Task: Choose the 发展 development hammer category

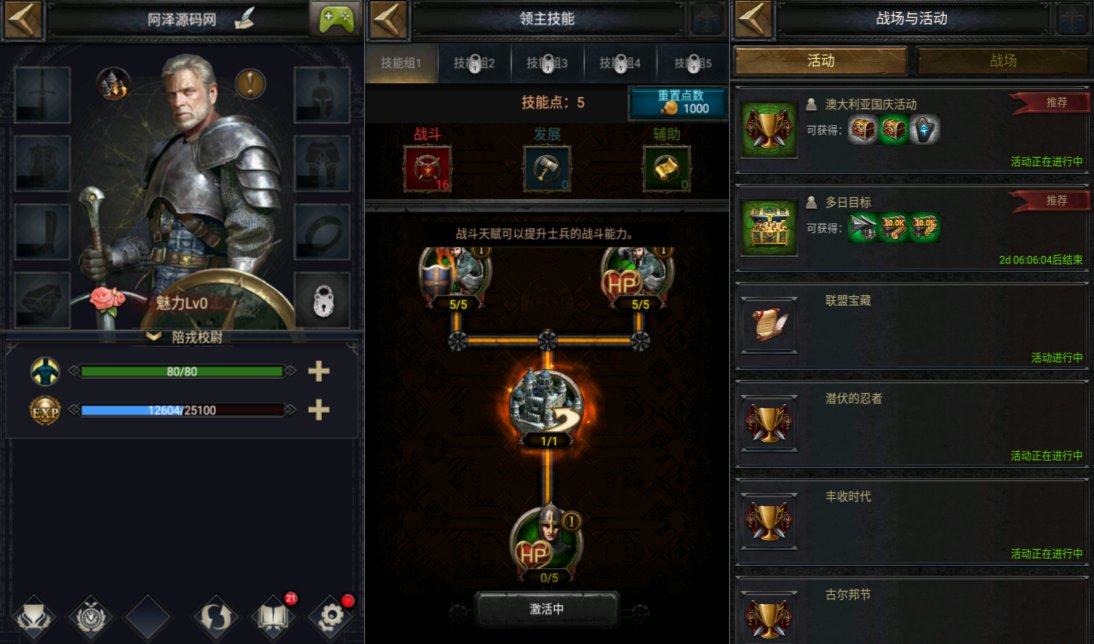Action: [x=547, y=168]
